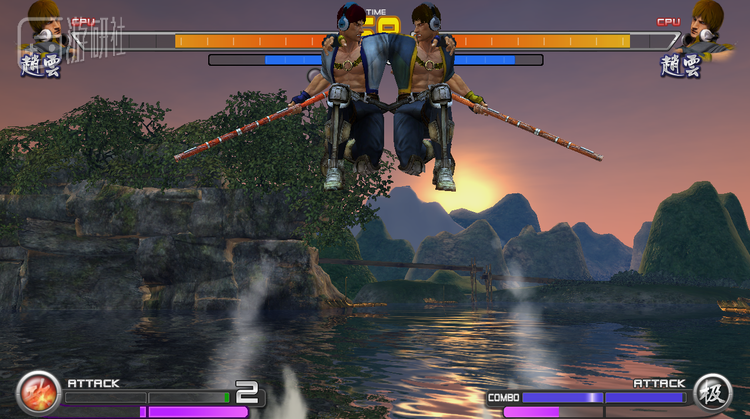
Task: Select the 极 attack emblem
Action: [x=713, y=392]
